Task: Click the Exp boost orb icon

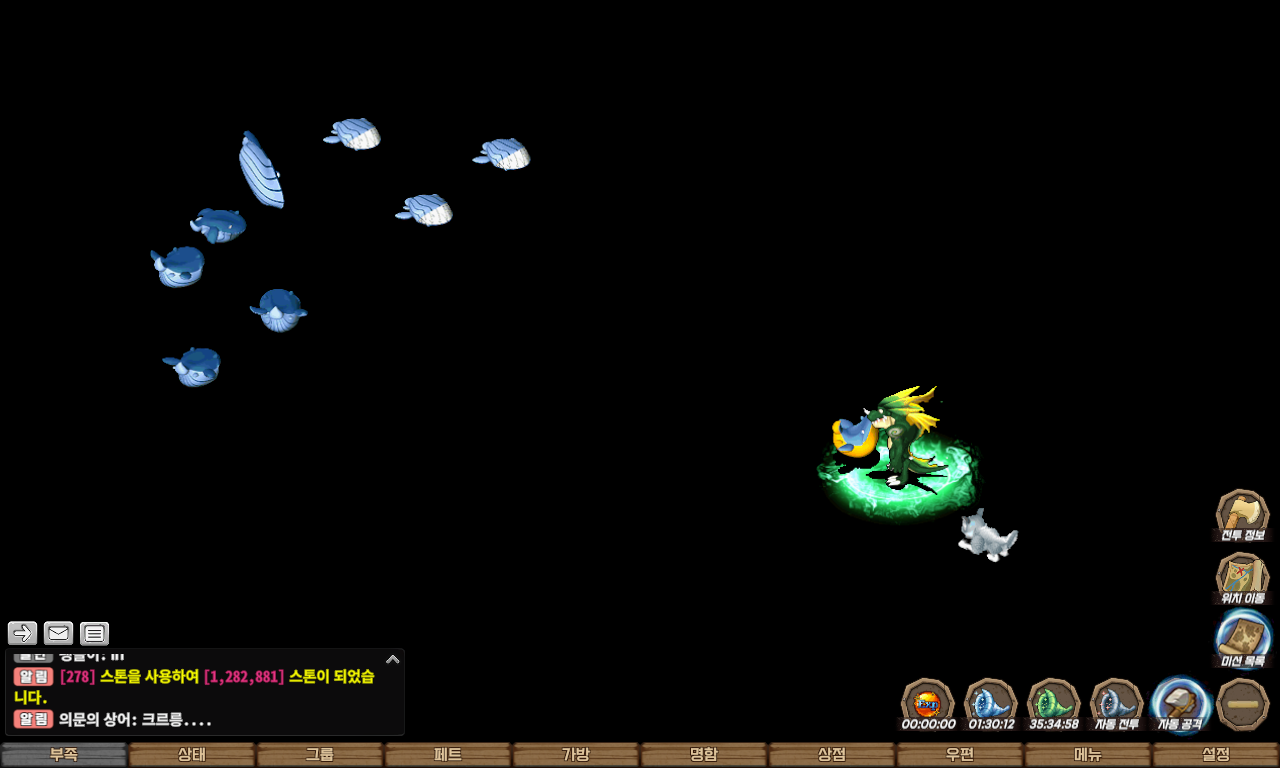Action: pos(928,704)
